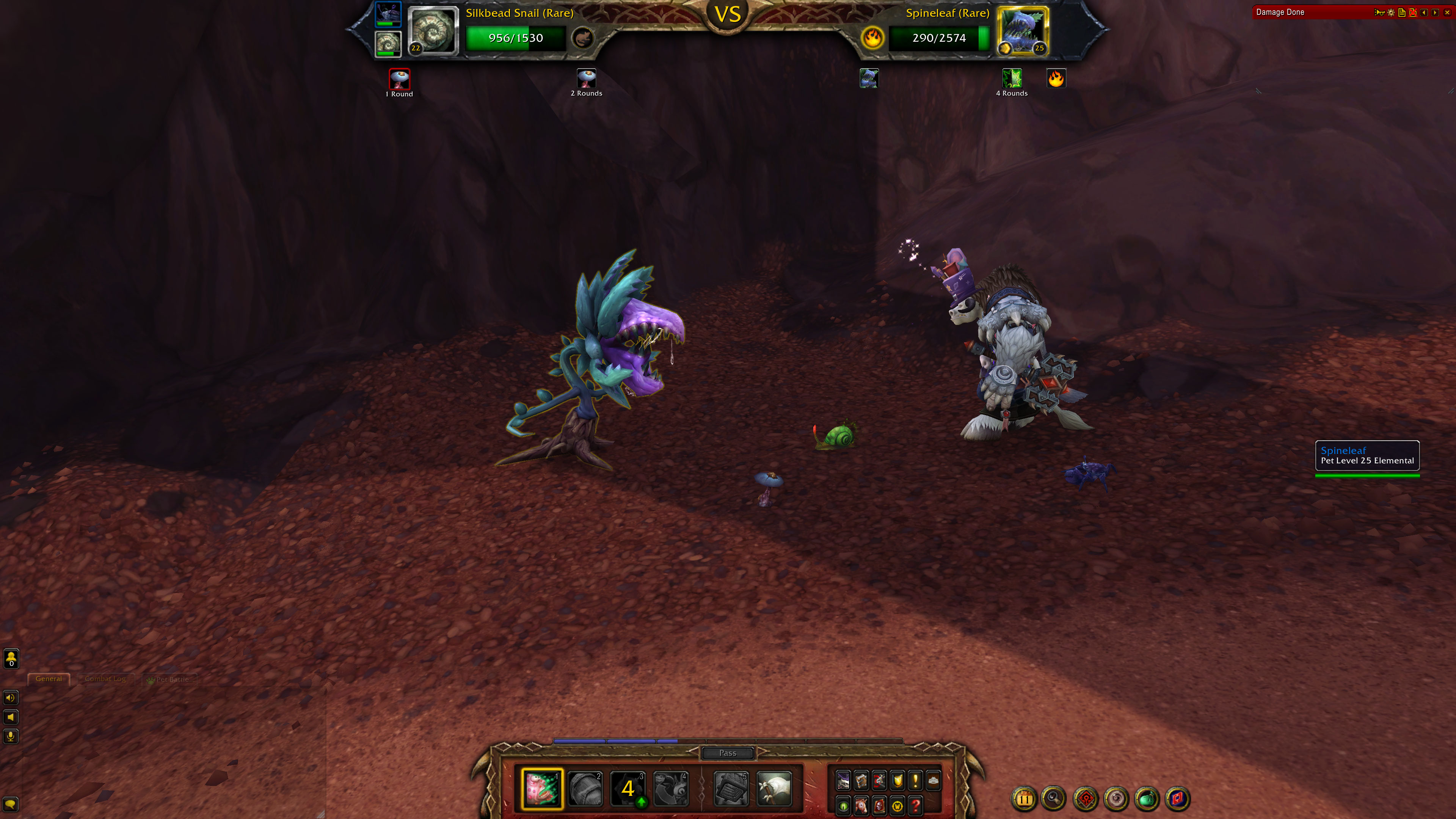Open the green bag round button
The image size is (1456, 819).
point(1147,799)
